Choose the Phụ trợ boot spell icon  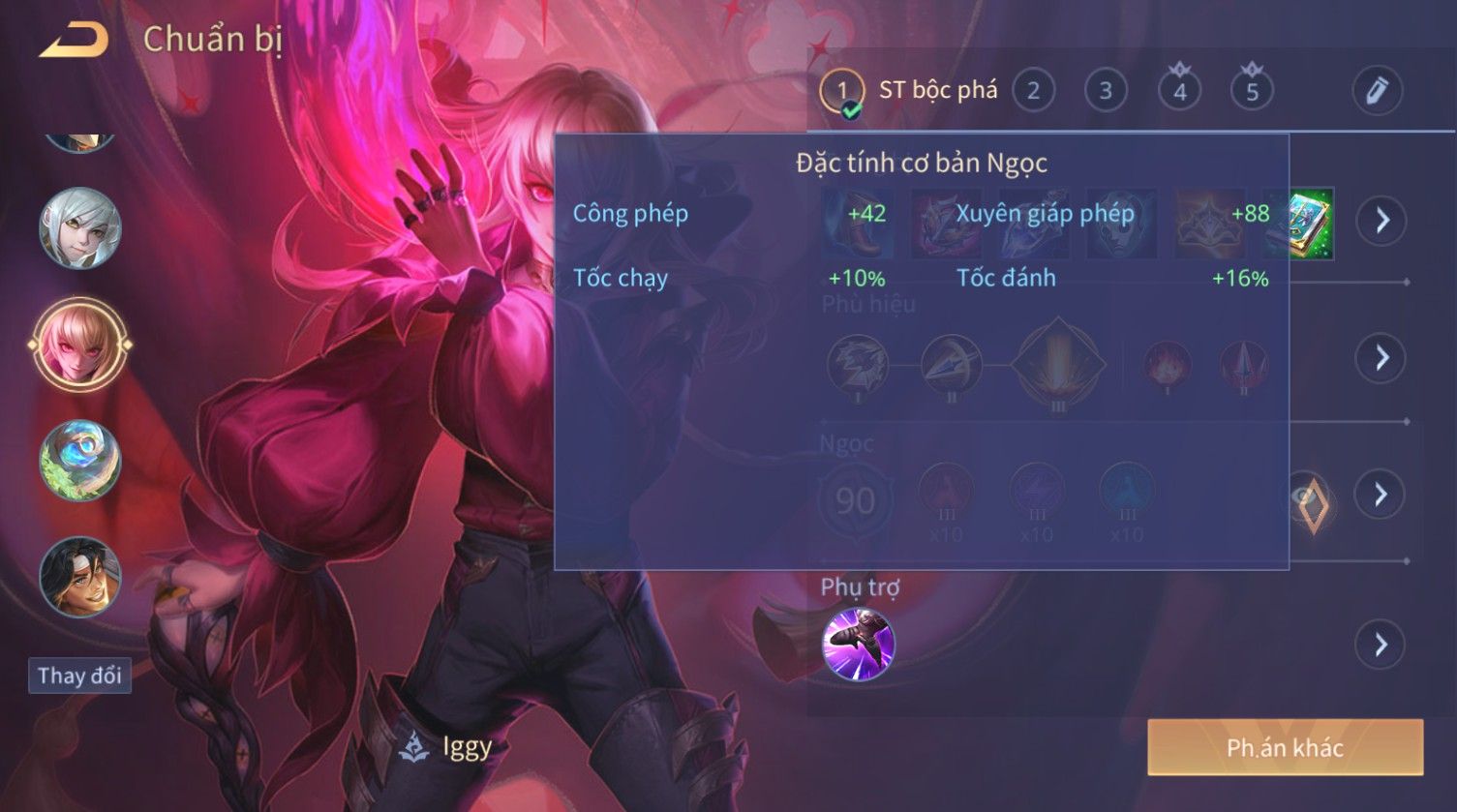click(x=858, y=645)
